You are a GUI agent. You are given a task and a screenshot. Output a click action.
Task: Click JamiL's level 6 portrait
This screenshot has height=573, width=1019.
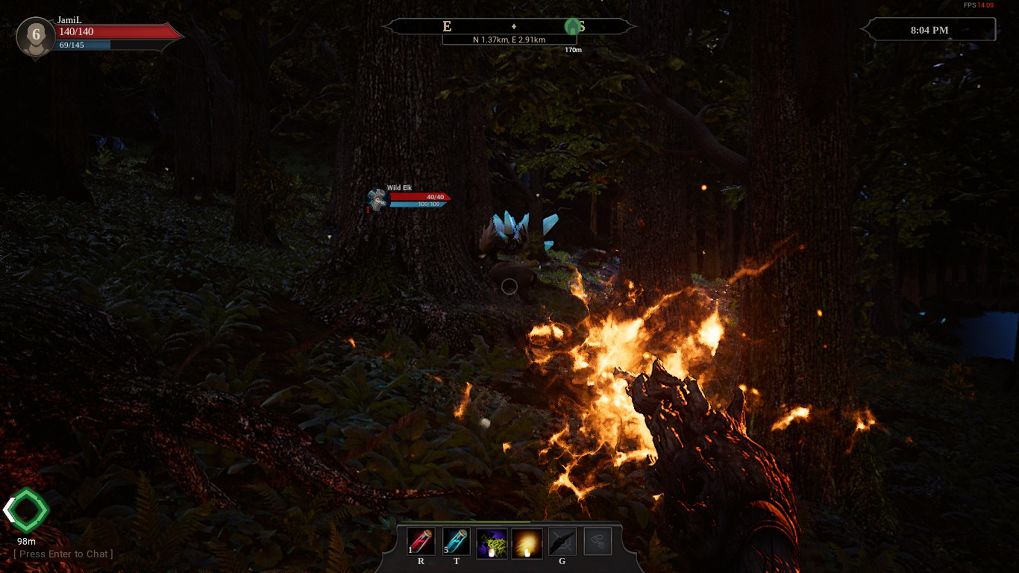pyautogui.click(x=36, y=35)
